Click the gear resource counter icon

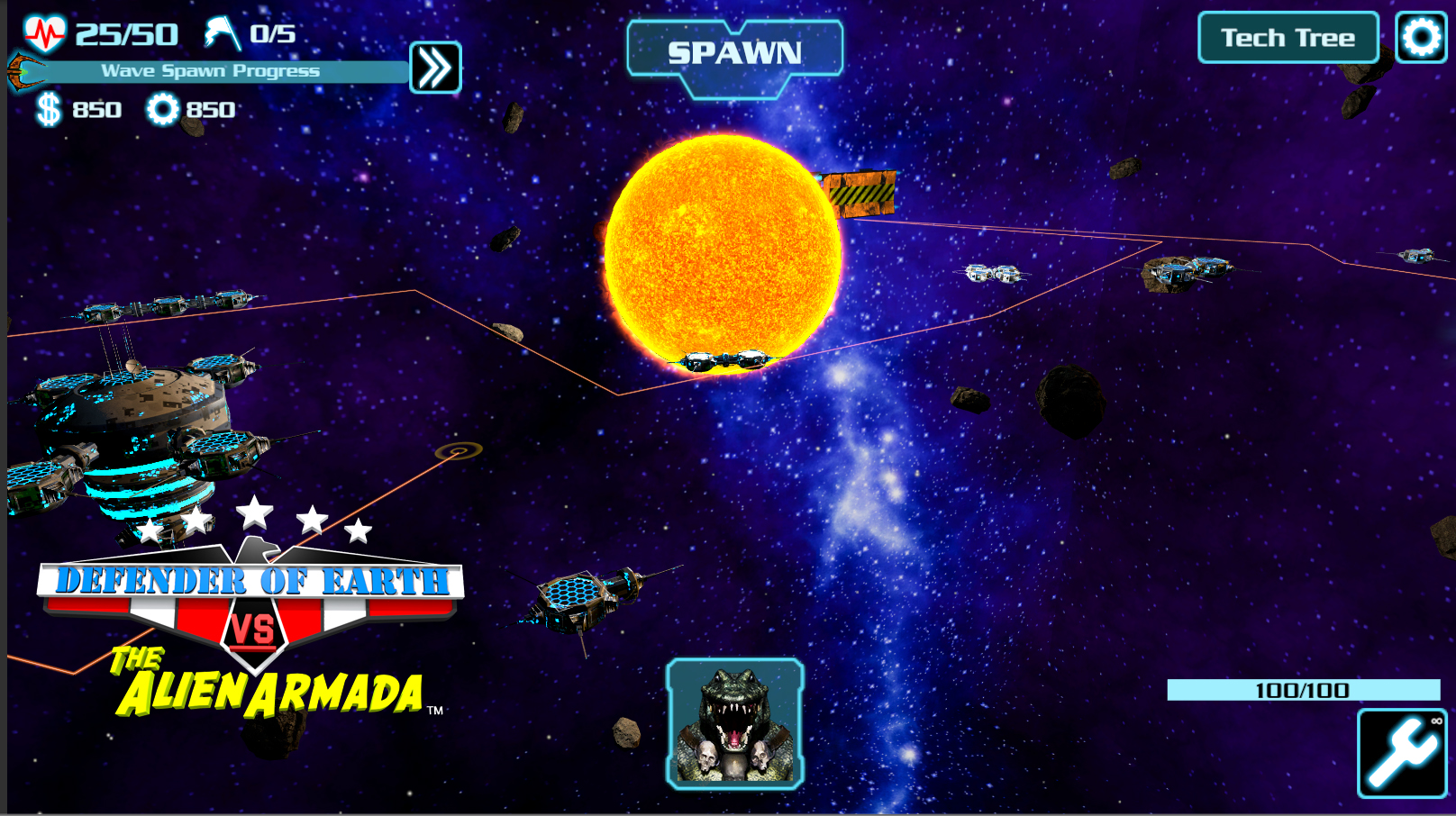(162, 110)
